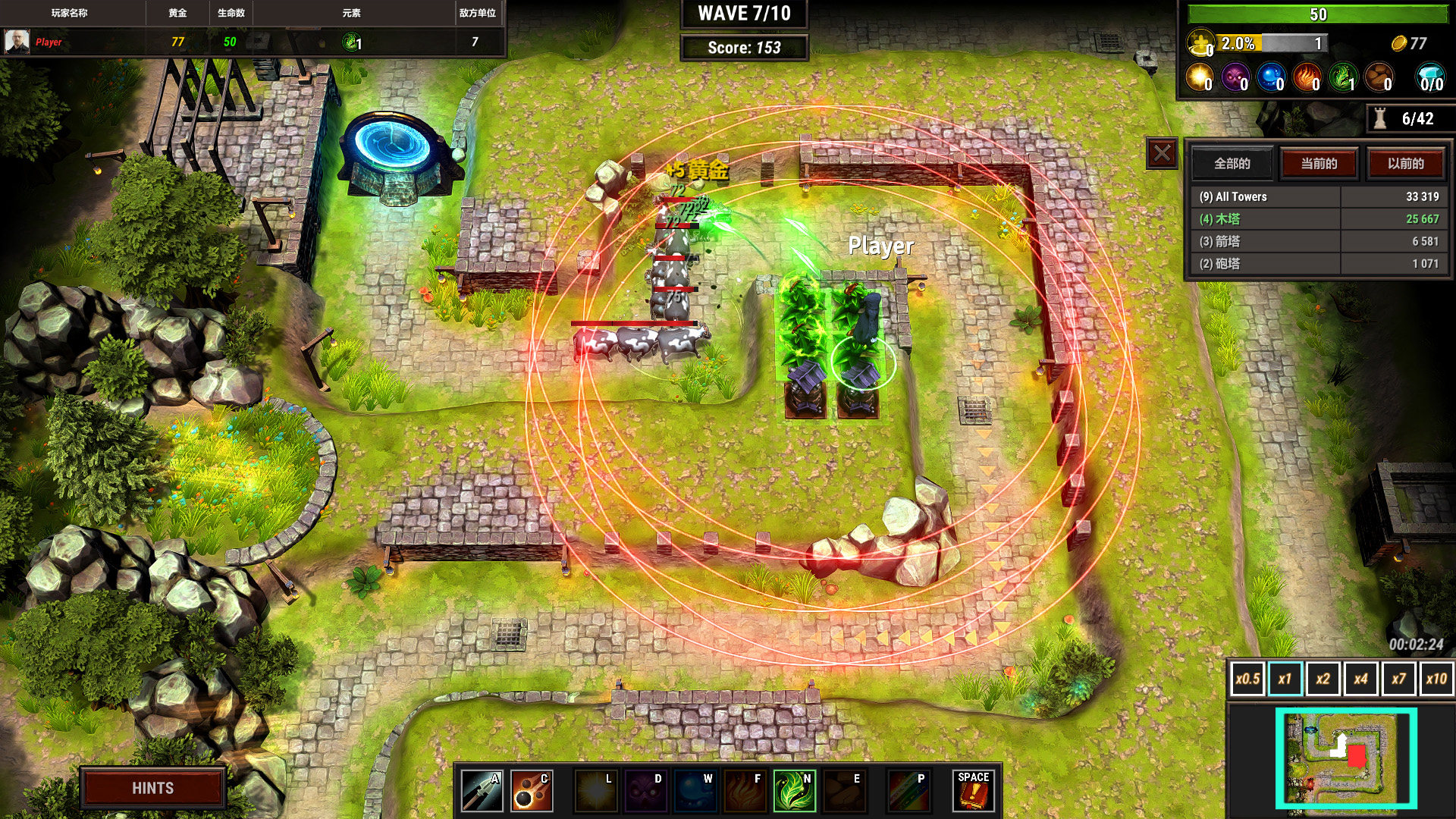
Task: Set game speed to x2
Action: point(1323,679)
